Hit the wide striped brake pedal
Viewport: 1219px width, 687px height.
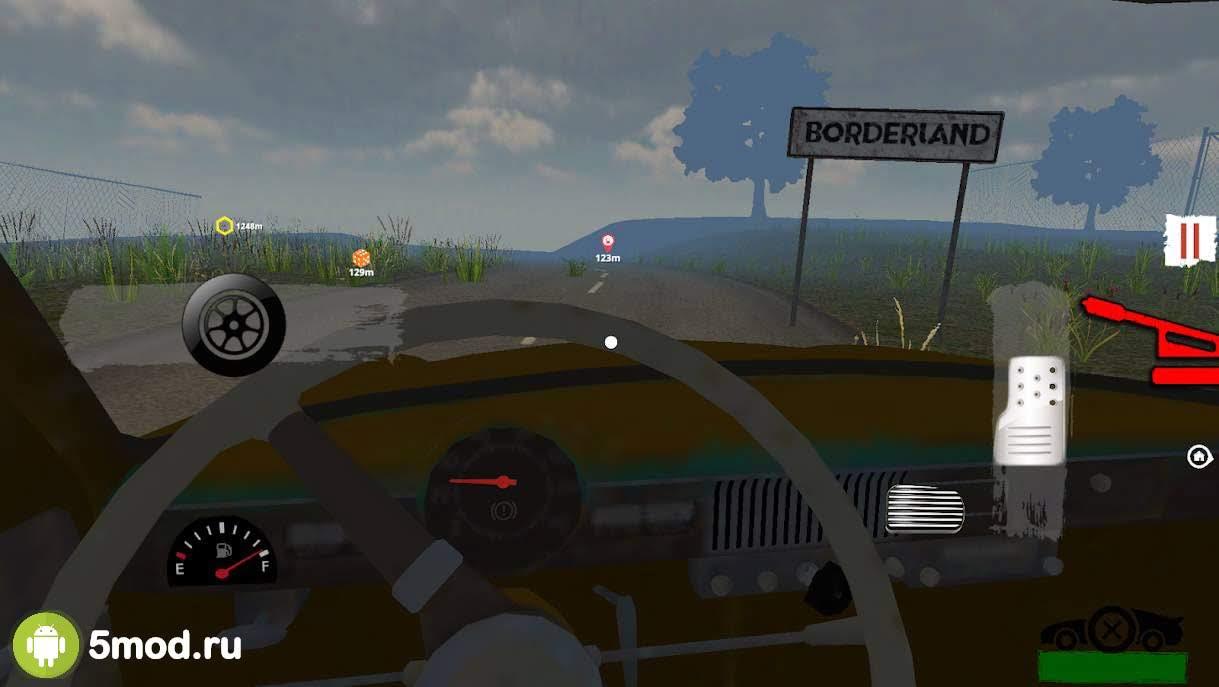pyautogui.click(x=925, y=508)
